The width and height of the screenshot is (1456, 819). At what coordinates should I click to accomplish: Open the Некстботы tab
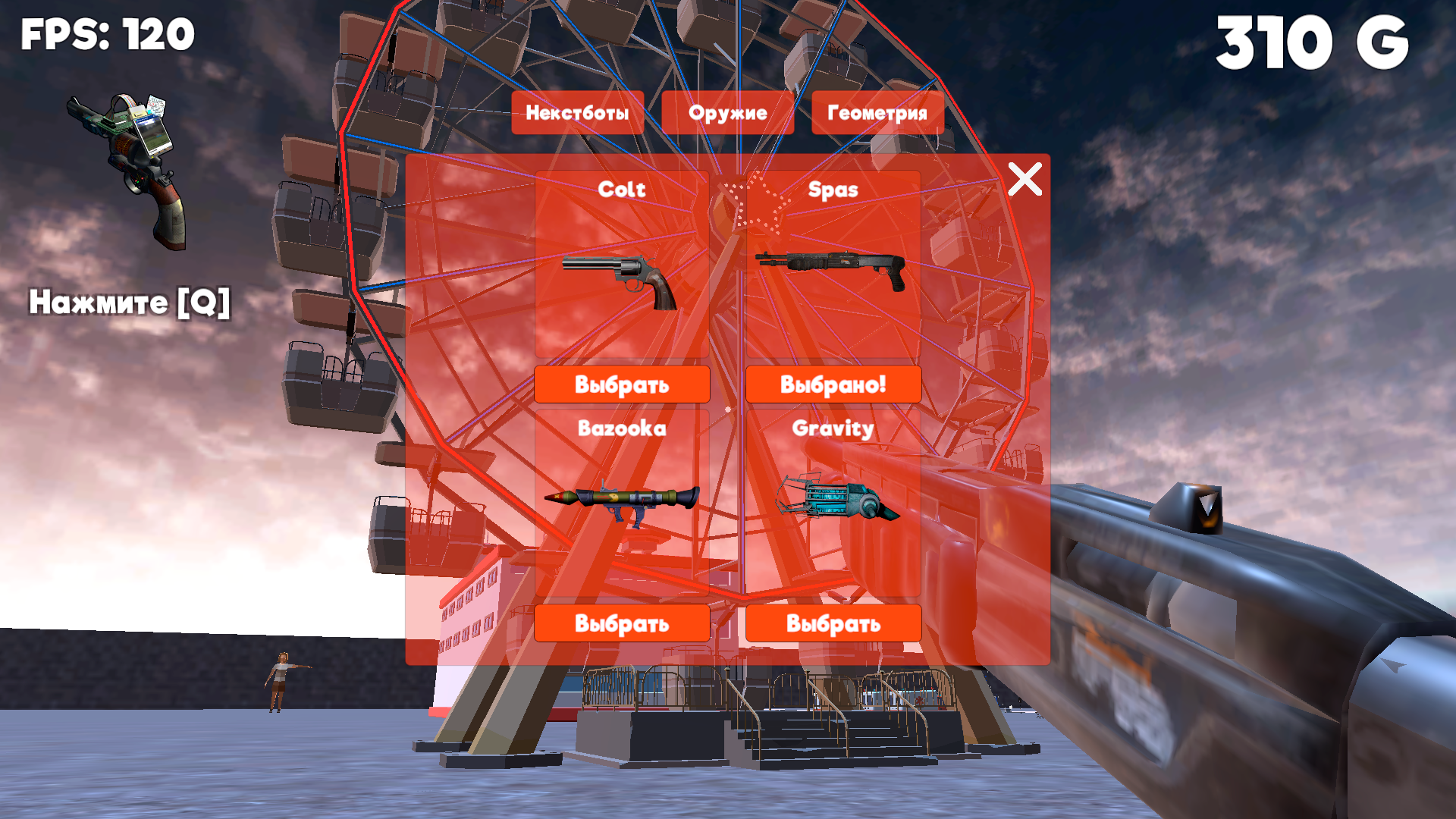[578, 113]
